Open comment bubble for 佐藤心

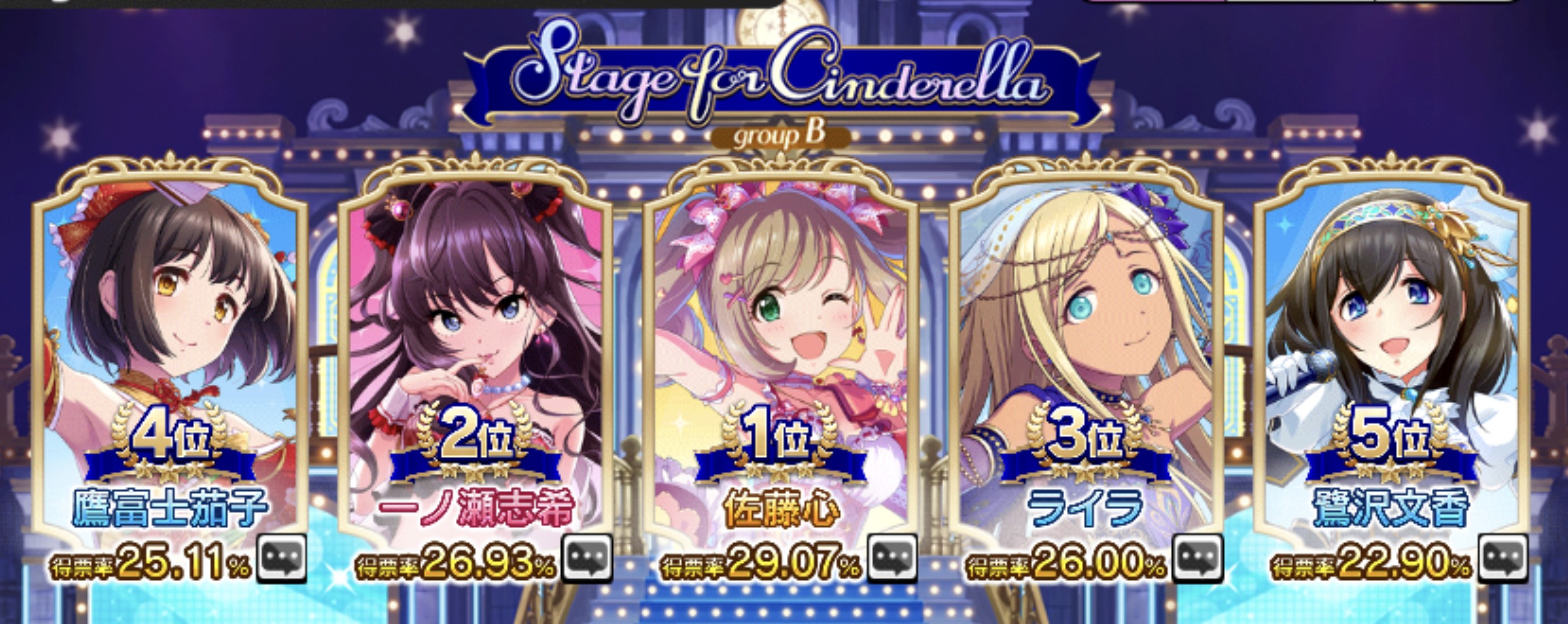coord(892,558)
